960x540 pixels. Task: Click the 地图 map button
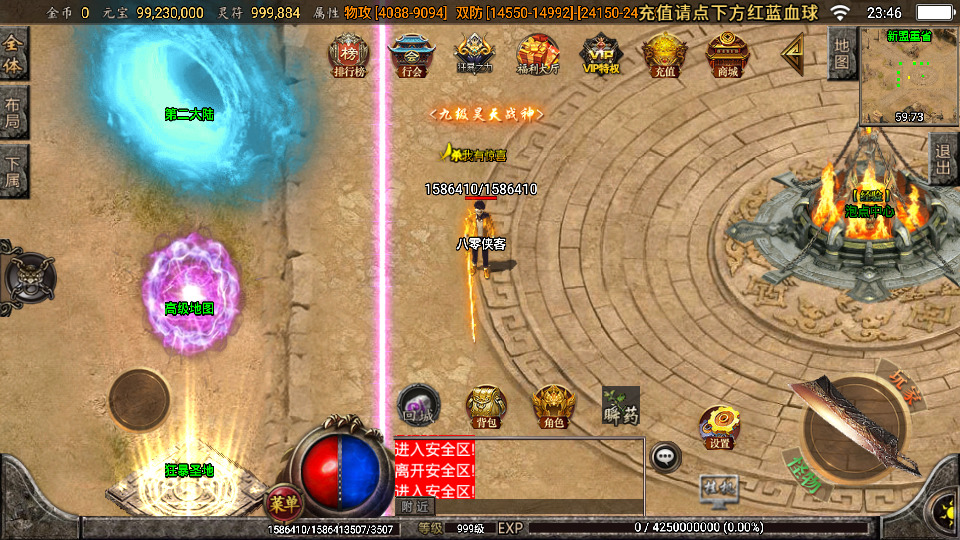(842, 54)
